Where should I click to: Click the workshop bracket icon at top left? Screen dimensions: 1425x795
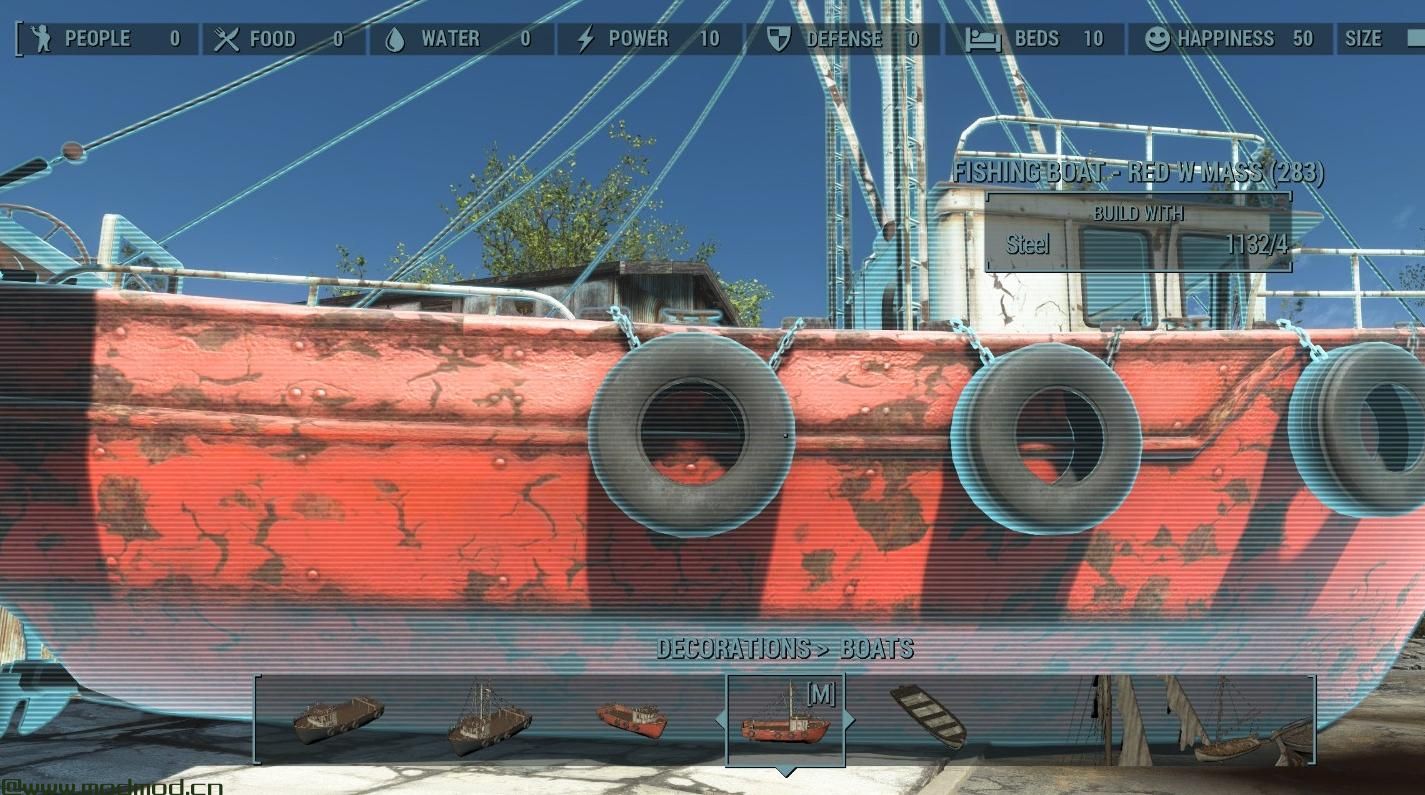[x=17, y=39]
